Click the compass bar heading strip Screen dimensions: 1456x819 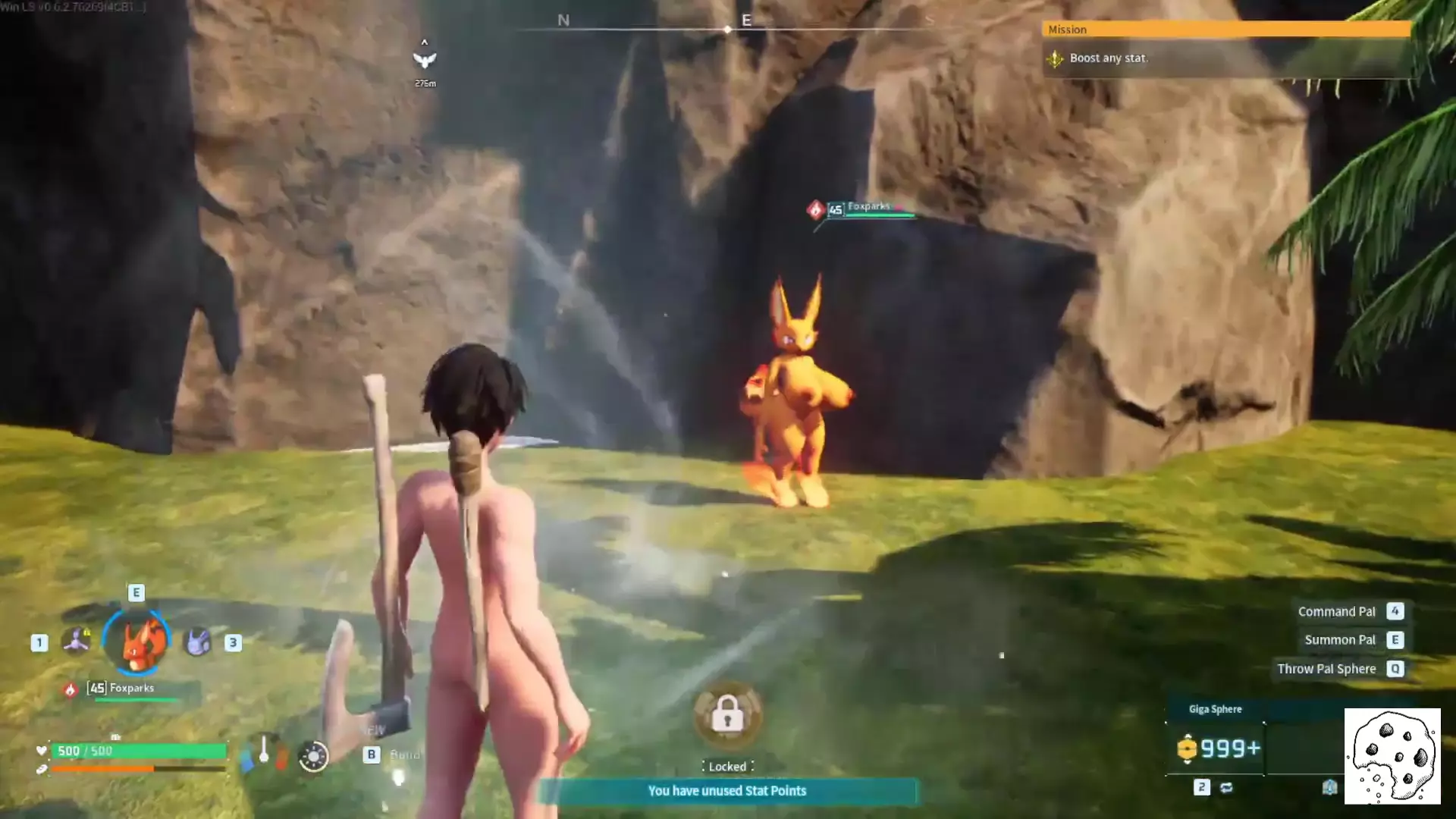point(726,29)
